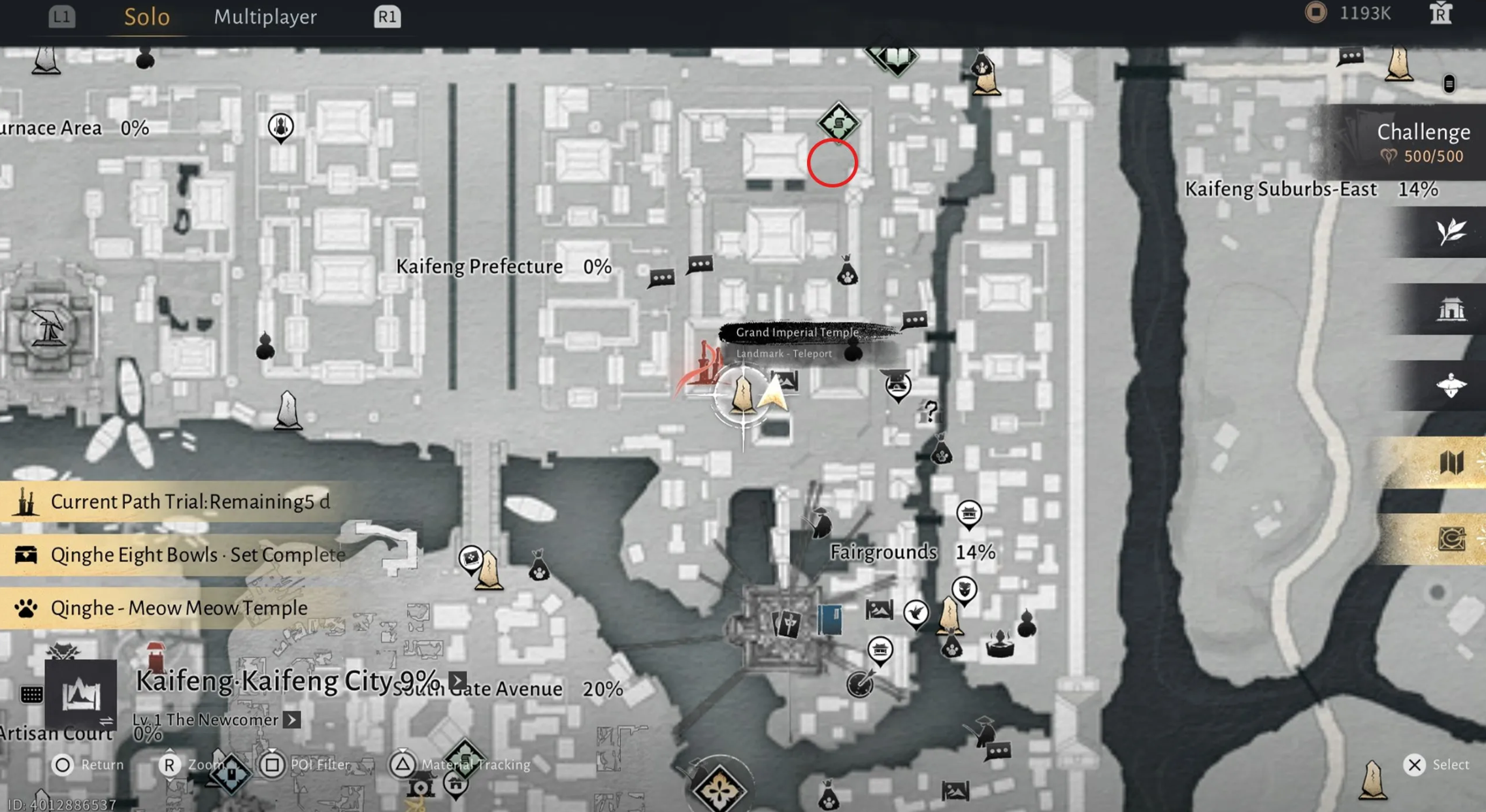Select the bird icon side button
Screen dimensions: 1486x812
coord(1451,385)
